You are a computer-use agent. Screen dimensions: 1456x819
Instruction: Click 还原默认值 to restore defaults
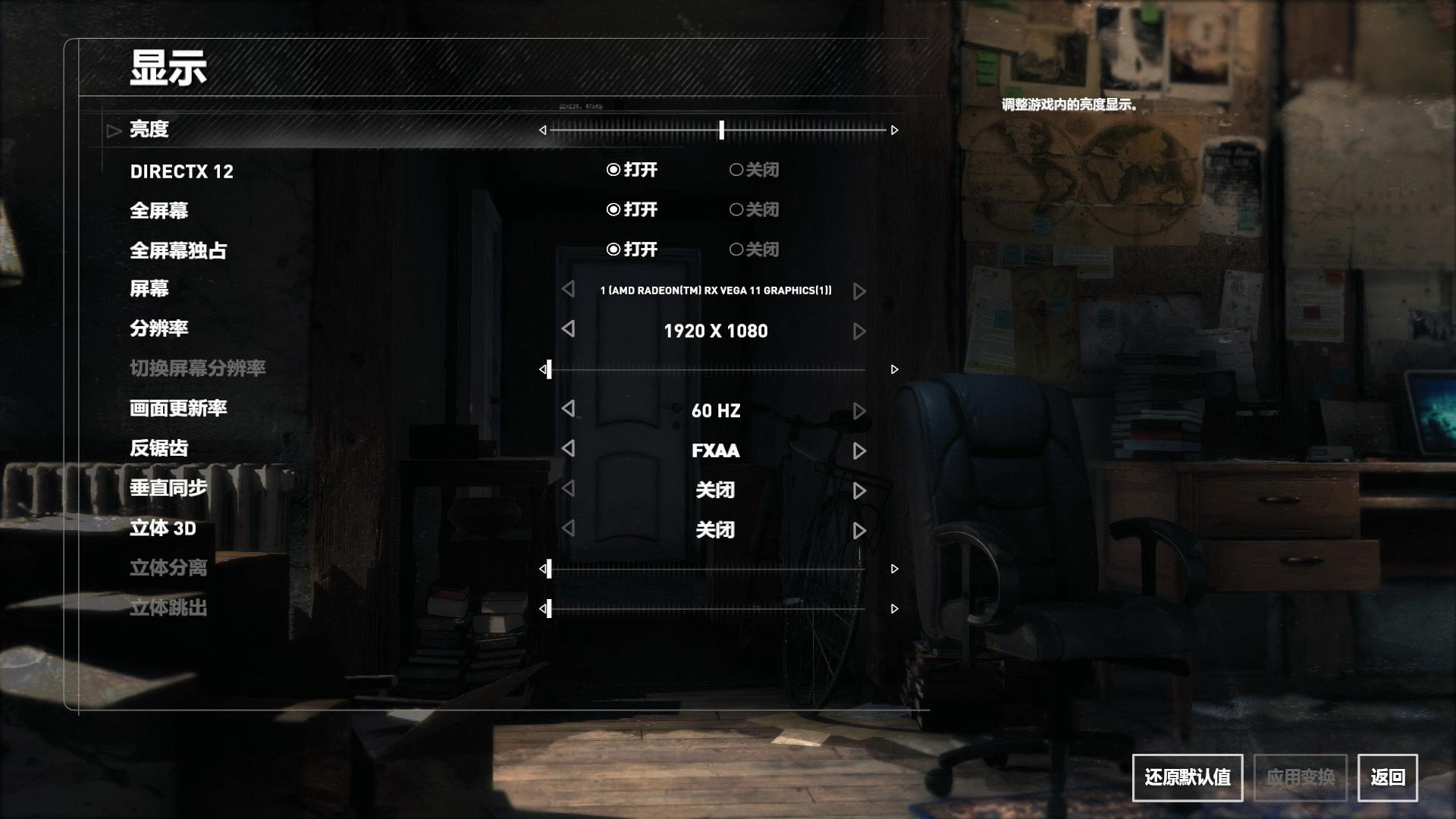[x=1187, y=777]
